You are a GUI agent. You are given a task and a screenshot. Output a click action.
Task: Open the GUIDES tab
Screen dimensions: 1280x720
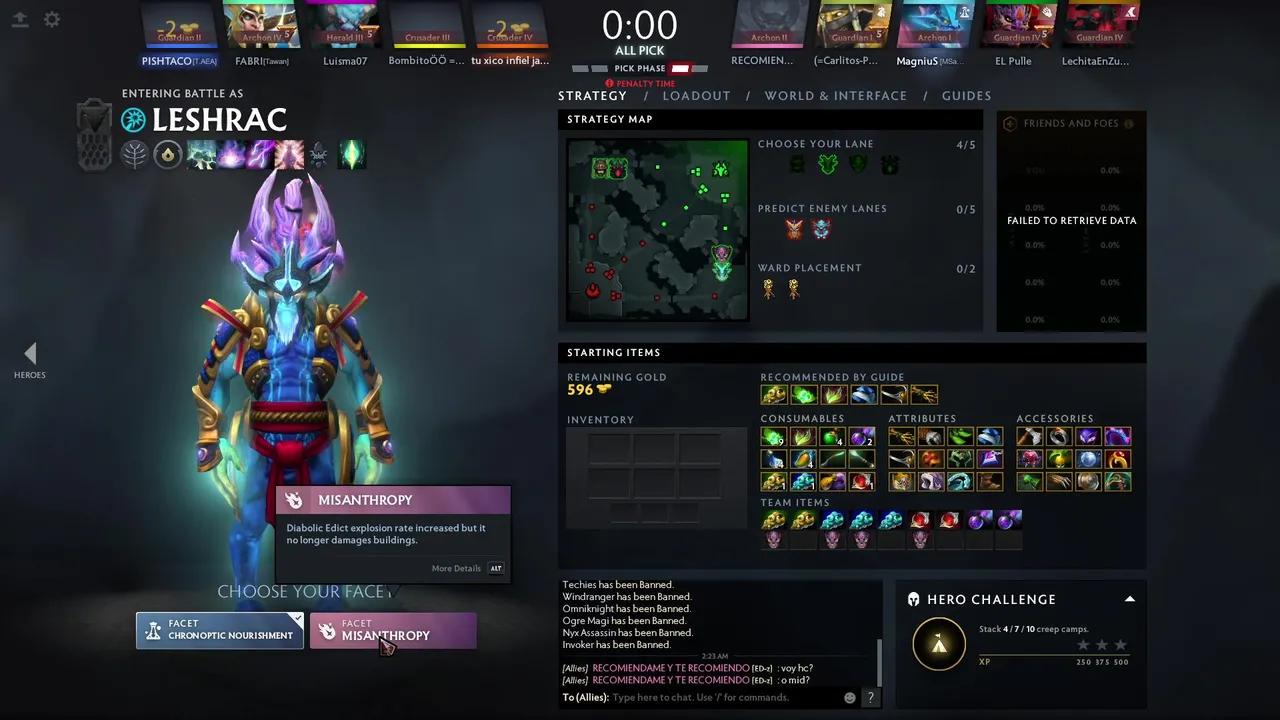(966, 95)
